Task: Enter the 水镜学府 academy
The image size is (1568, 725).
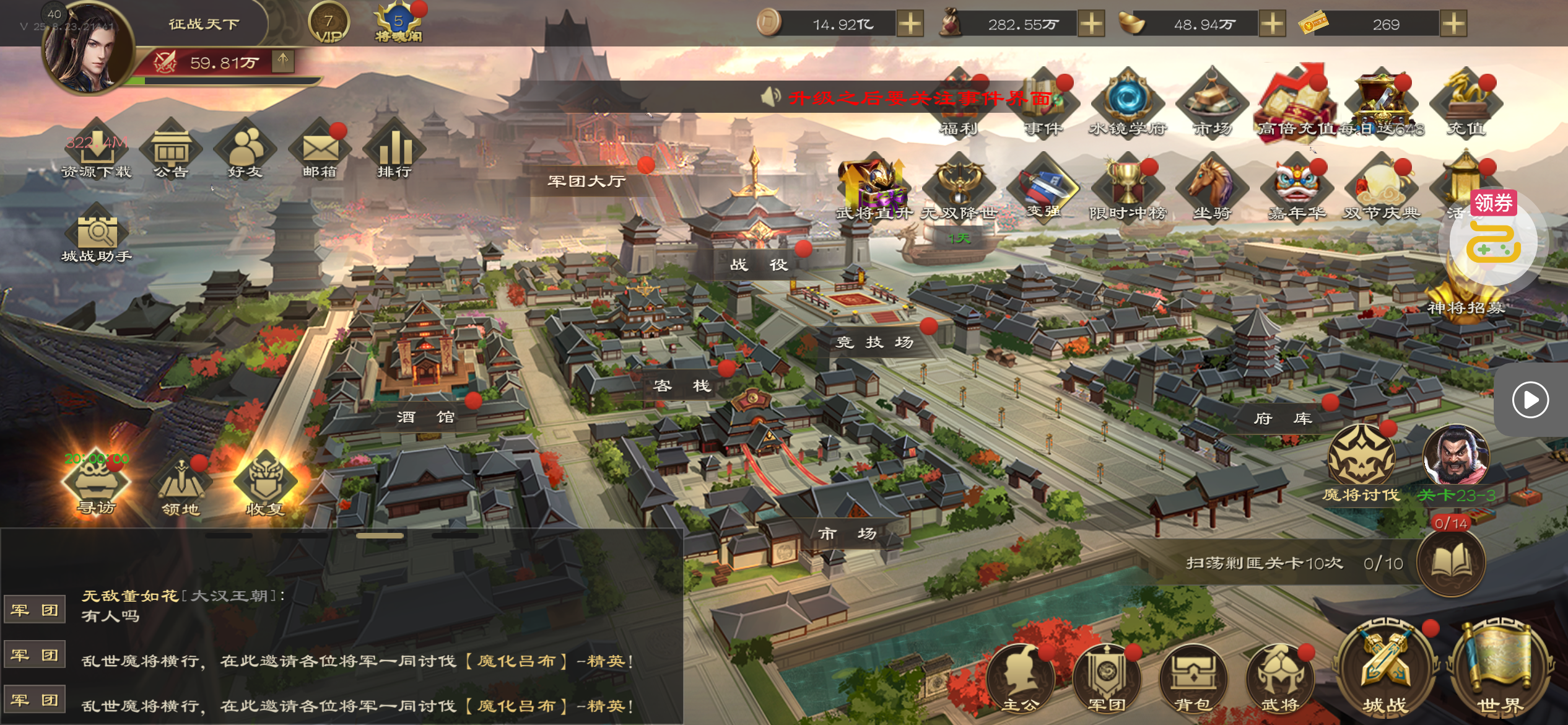Action: (x=1128, y=102)
